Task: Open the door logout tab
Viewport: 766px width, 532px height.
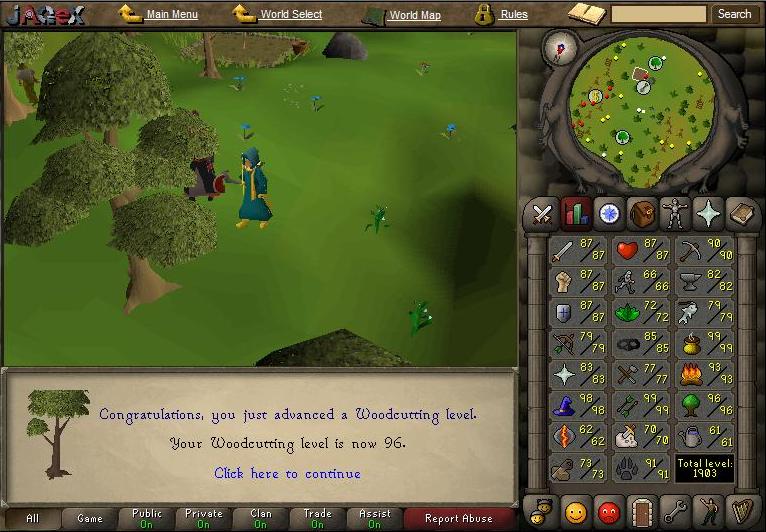Action: tap(642, 512)
